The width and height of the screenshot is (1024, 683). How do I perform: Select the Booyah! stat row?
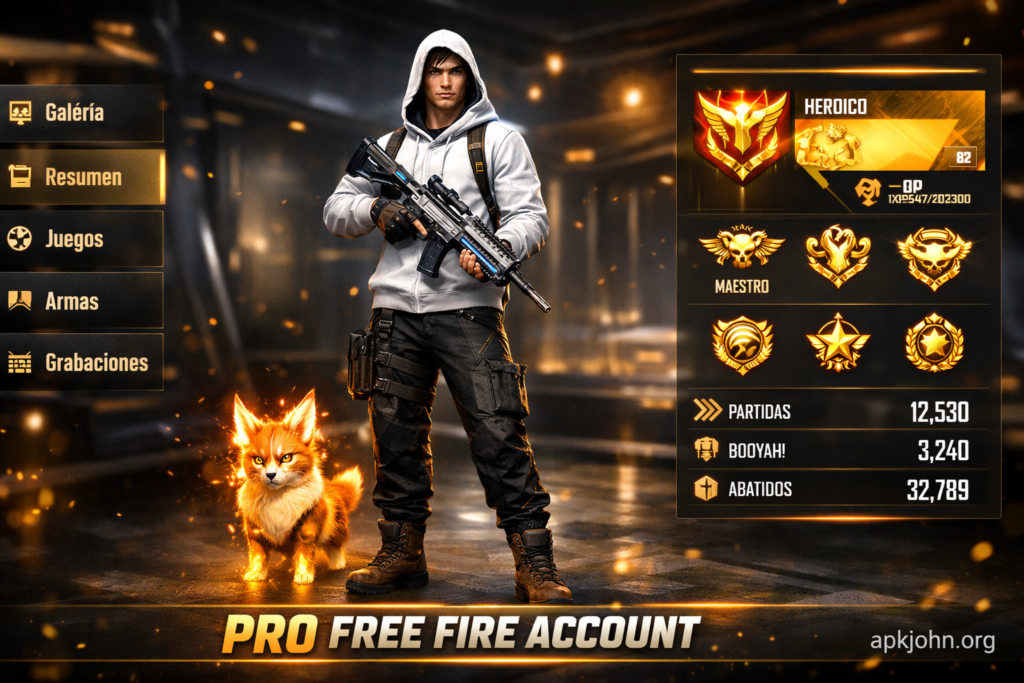(838, 450)
